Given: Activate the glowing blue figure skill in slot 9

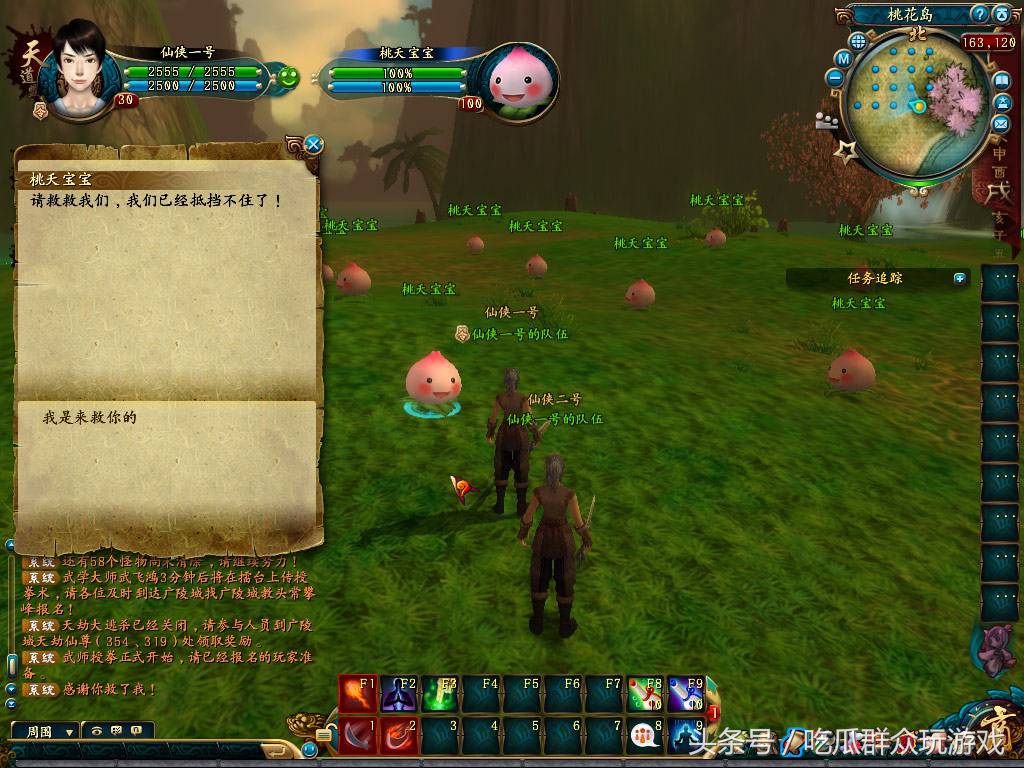Looking at the screenshot, I should click(x=686, y=736).
